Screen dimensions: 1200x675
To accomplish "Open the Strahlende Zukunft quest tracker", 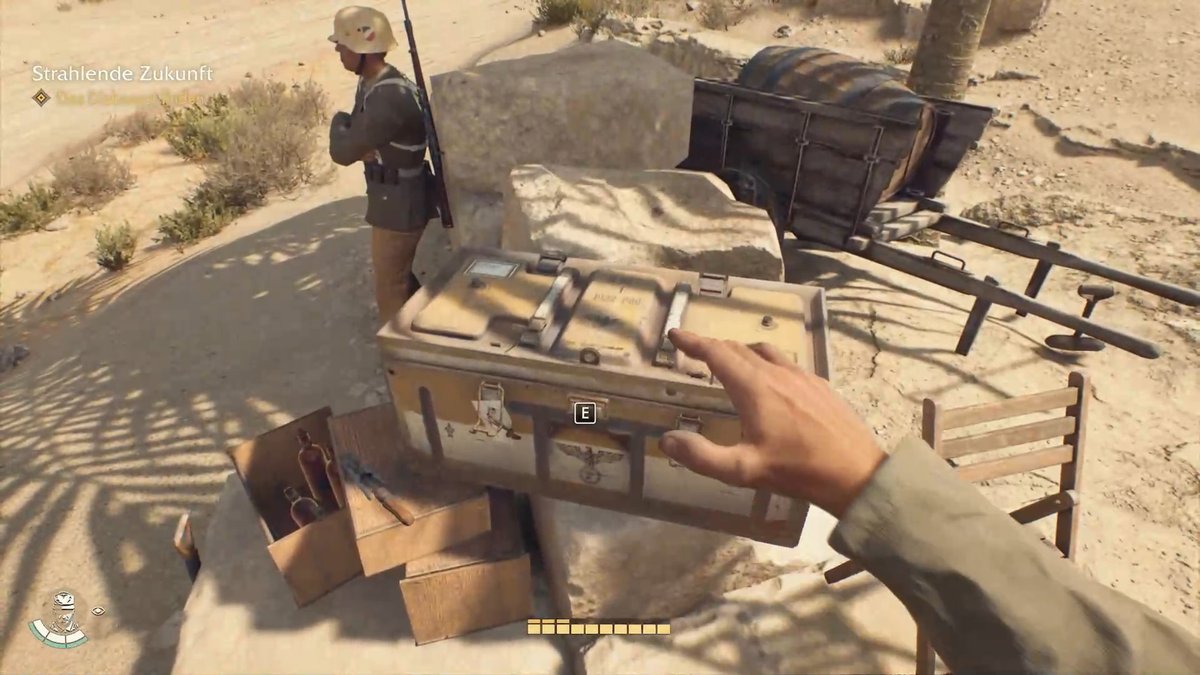I will click(x=121, y=74).
